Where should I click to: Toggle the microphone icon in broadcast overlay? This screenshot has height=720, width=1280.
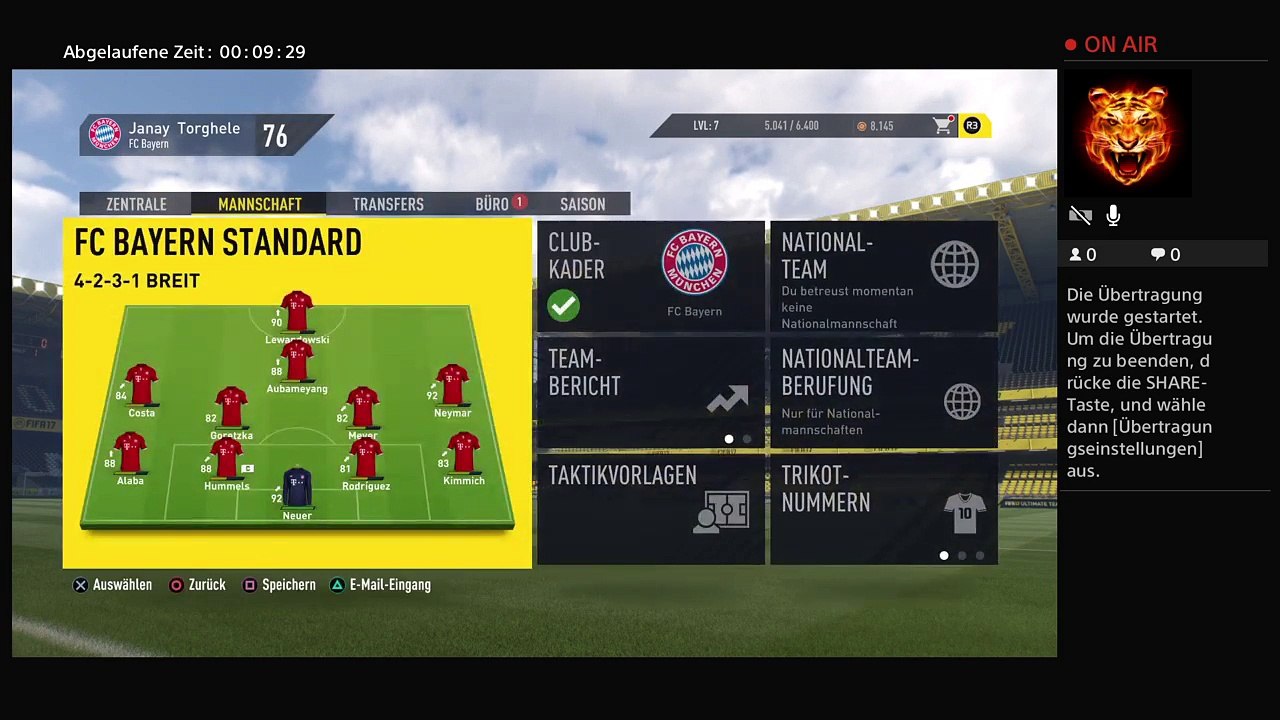pos(1113,216)
